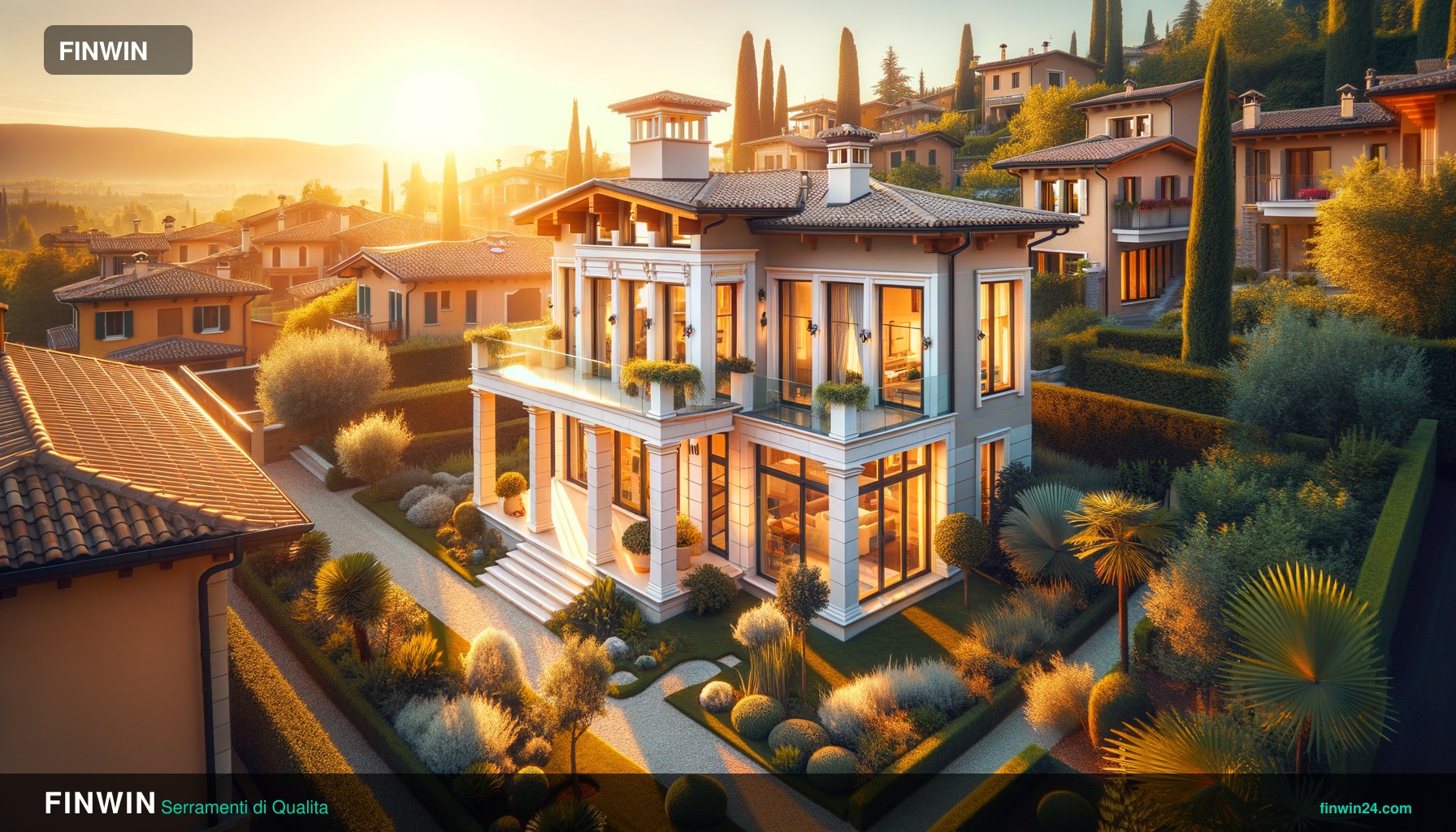Click the FINWIN Serramenti di Qualita logo
The width and height of the screenshot is (1456, 832).
(x=186, y=804)
